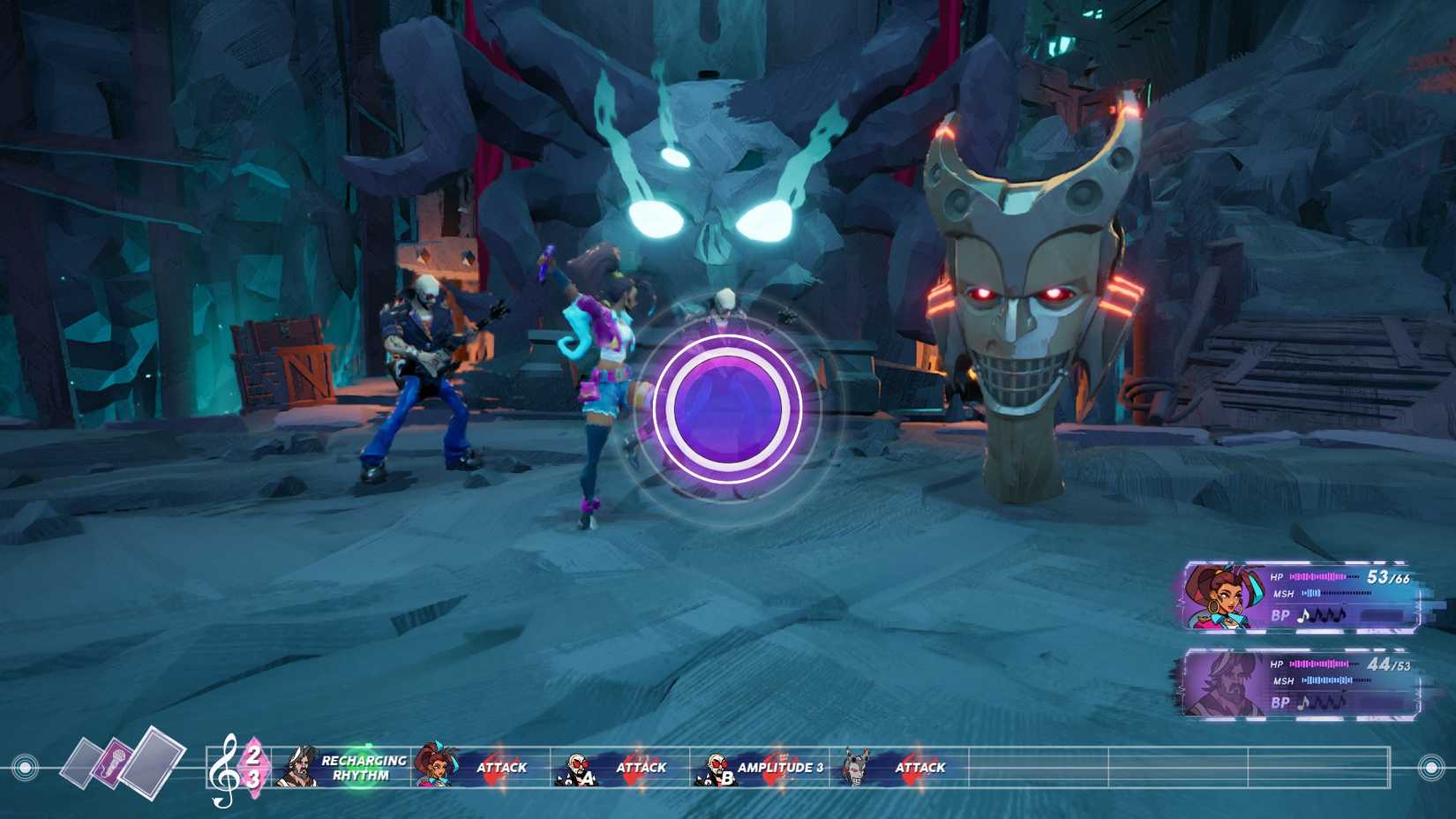Select the horned mask enemy's Attack turn
The width and height of the screenshot is (1456, 819).
(898, 767)
